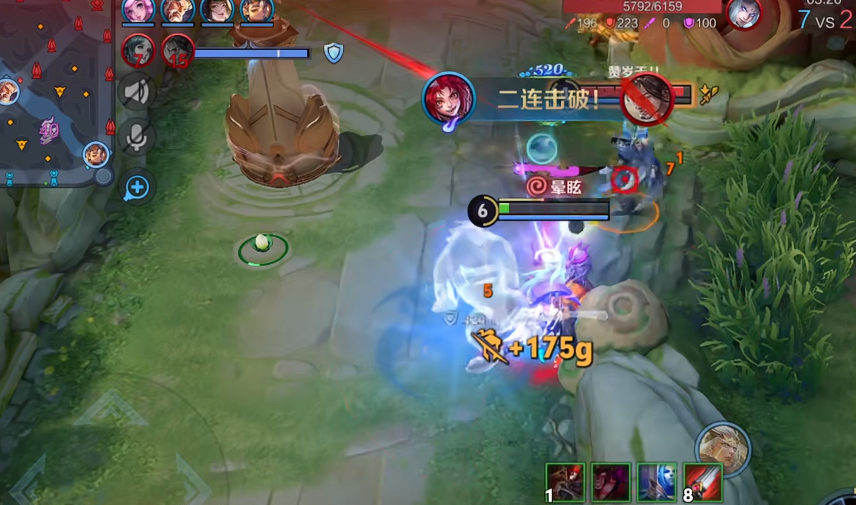This screenshot has width=856, height=505.
Task: Open the quick chat plus button
Action: [x=137, y=187]
